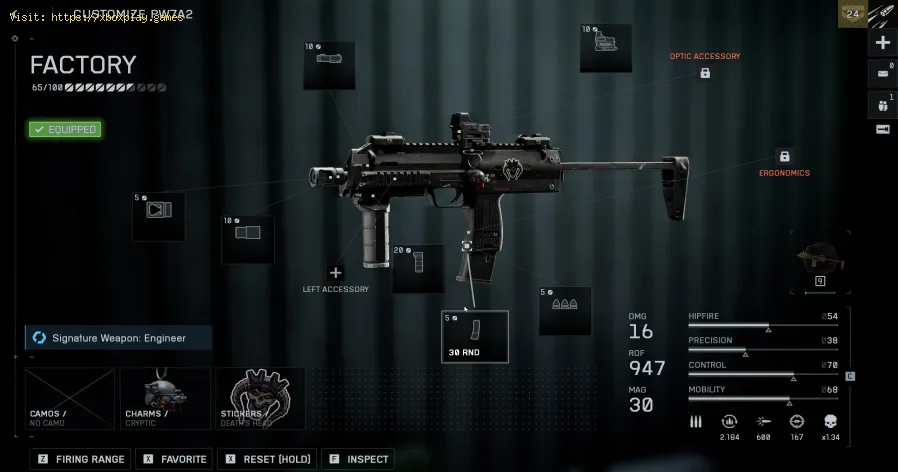Click the plus button in the right sidebar
The image size is (898, 472).
pos(883,43)
